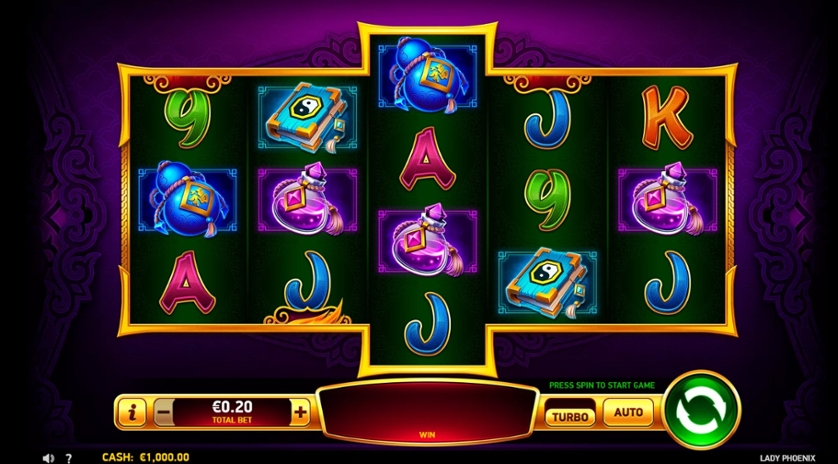Toggle the sound speaker icon
The height and width of the screenshot is (464, 838).
(x=48, y=457)
